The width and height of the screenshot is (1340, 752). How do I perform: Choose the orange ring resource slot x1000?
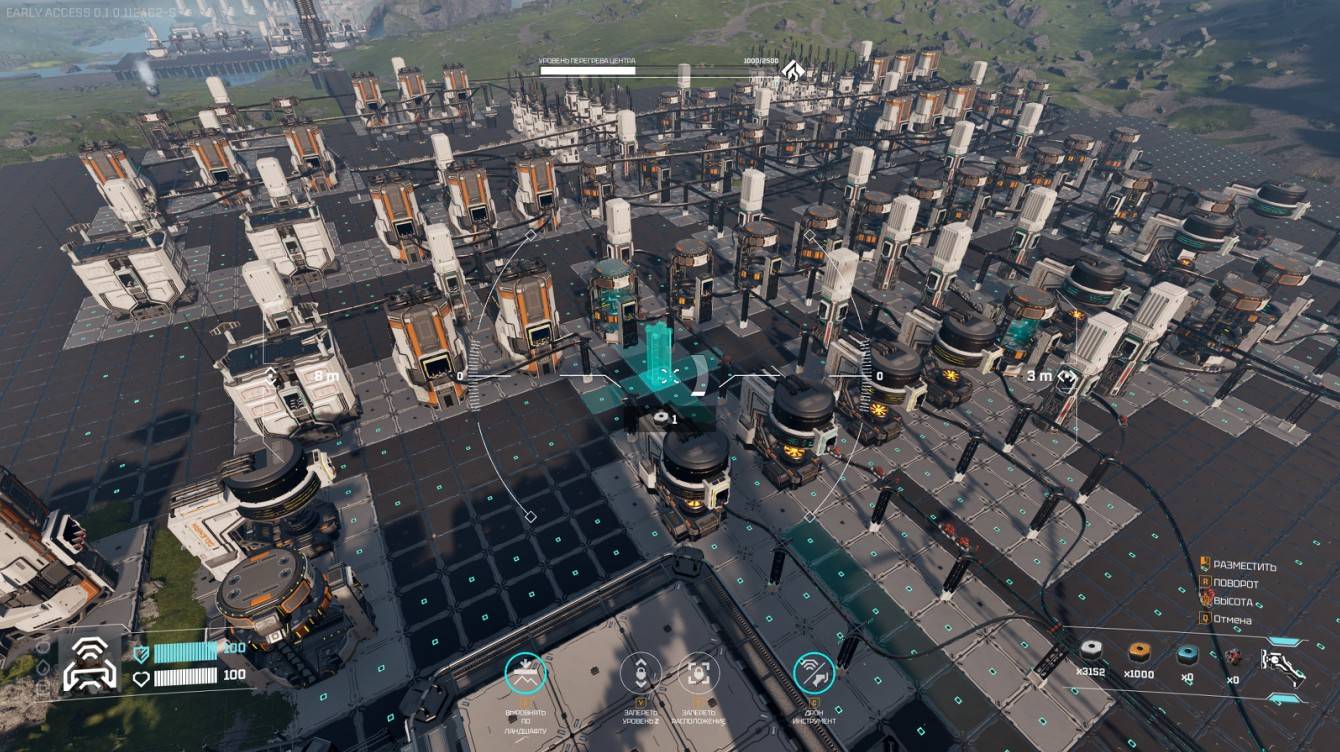pos(1138,652)
